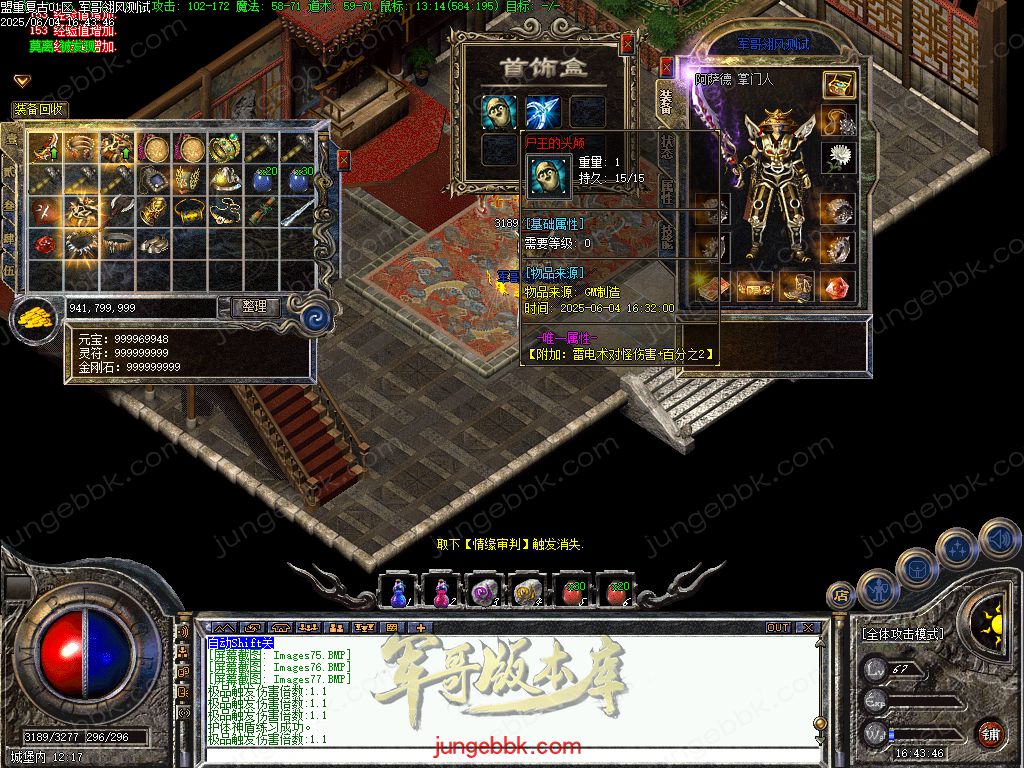Close the 首饰盒 jewelry box window
The width and height of the screenshot is (1024, 768).
point(627,43)
